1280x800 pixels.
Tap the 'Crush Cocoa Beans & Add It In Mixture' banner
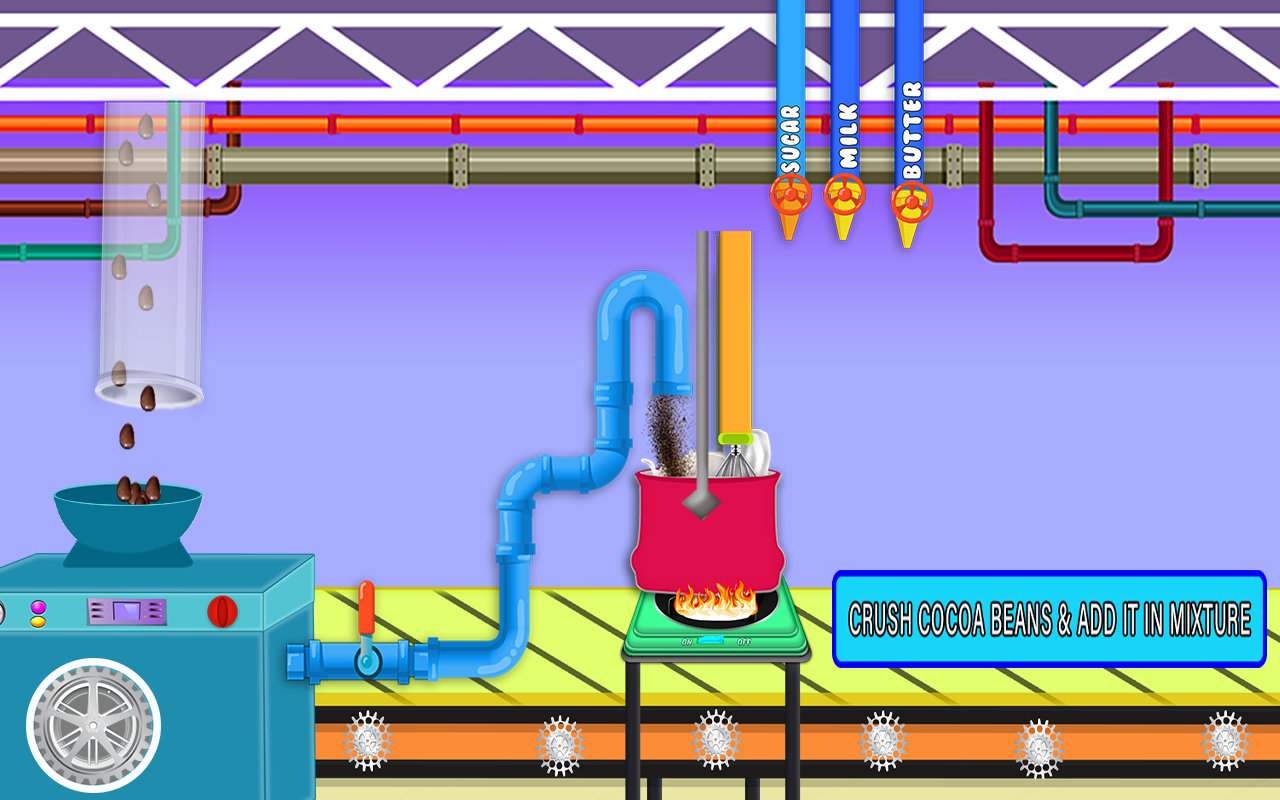coord(1048,618)
